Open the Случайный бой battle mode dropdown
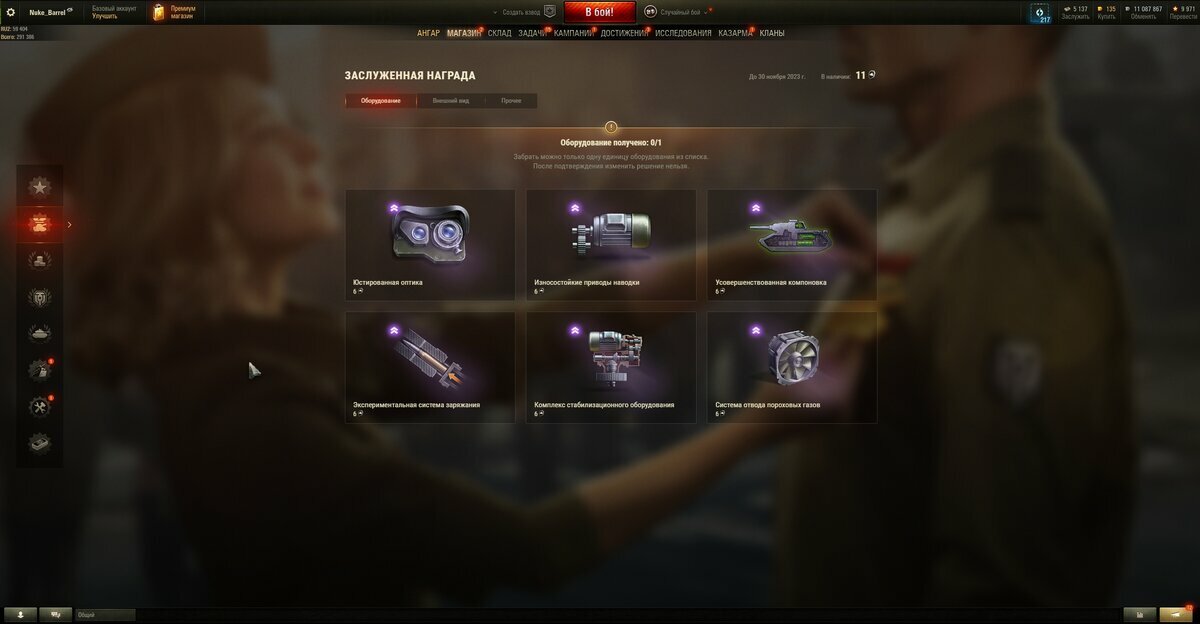The height and width of the screenshot is (624, 1200). 682,12
